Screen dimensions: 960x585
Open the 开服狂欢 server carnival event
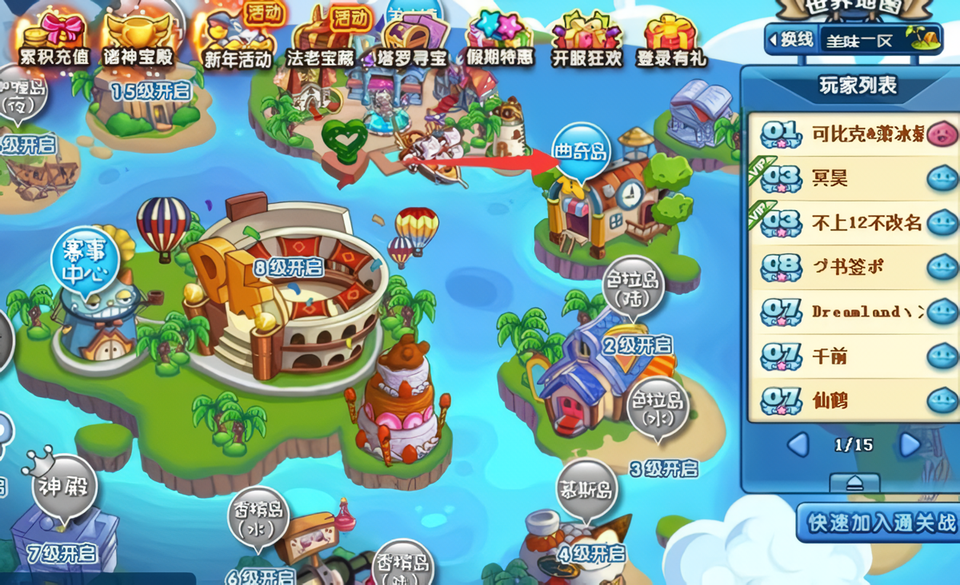pos(586,37)
